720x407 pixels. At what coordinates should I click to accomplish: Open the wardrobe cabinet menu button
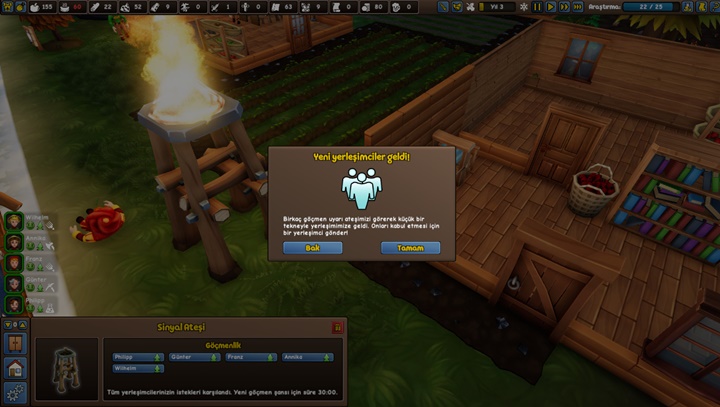15,343
